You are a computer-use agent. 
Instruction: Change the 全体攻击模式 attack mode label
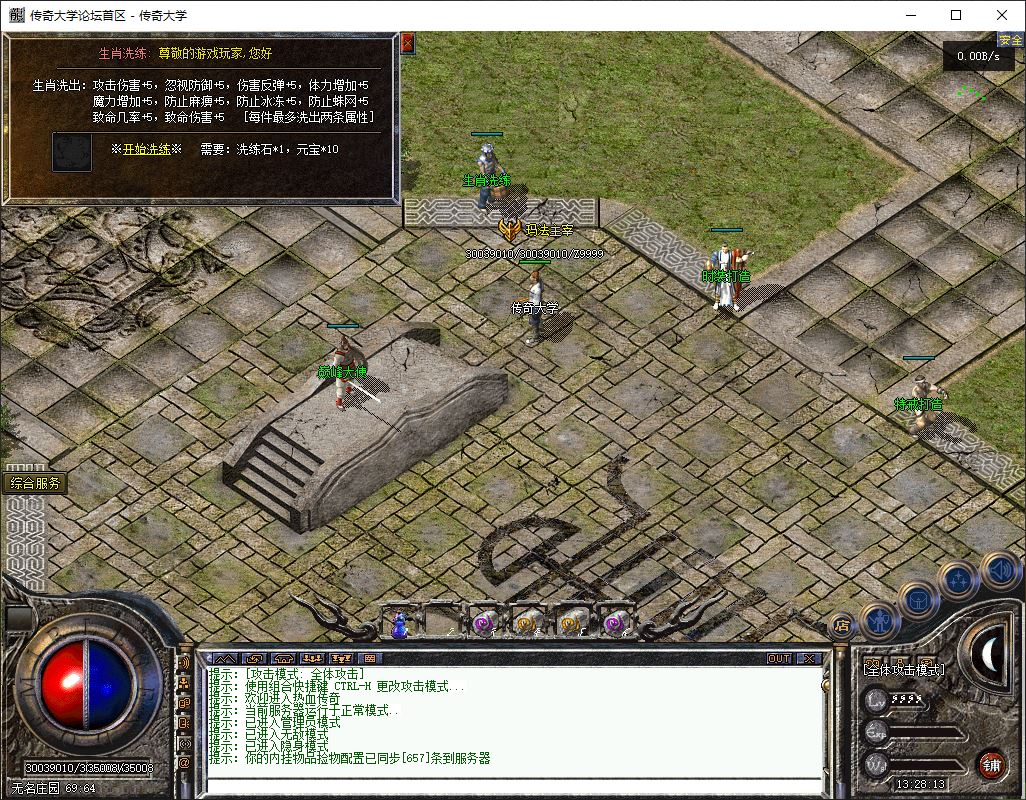904,669
